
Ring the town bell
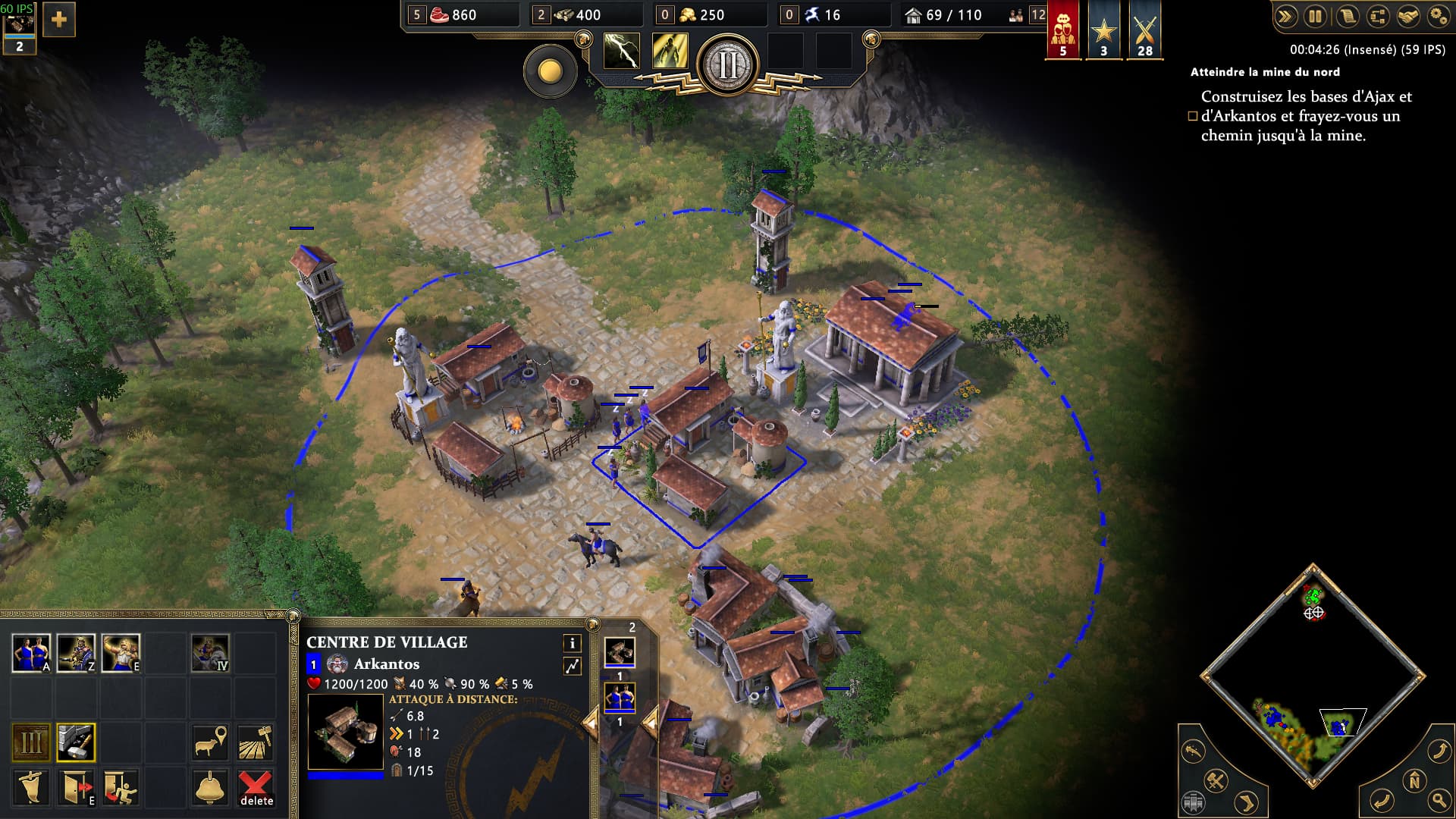(210, 788)
